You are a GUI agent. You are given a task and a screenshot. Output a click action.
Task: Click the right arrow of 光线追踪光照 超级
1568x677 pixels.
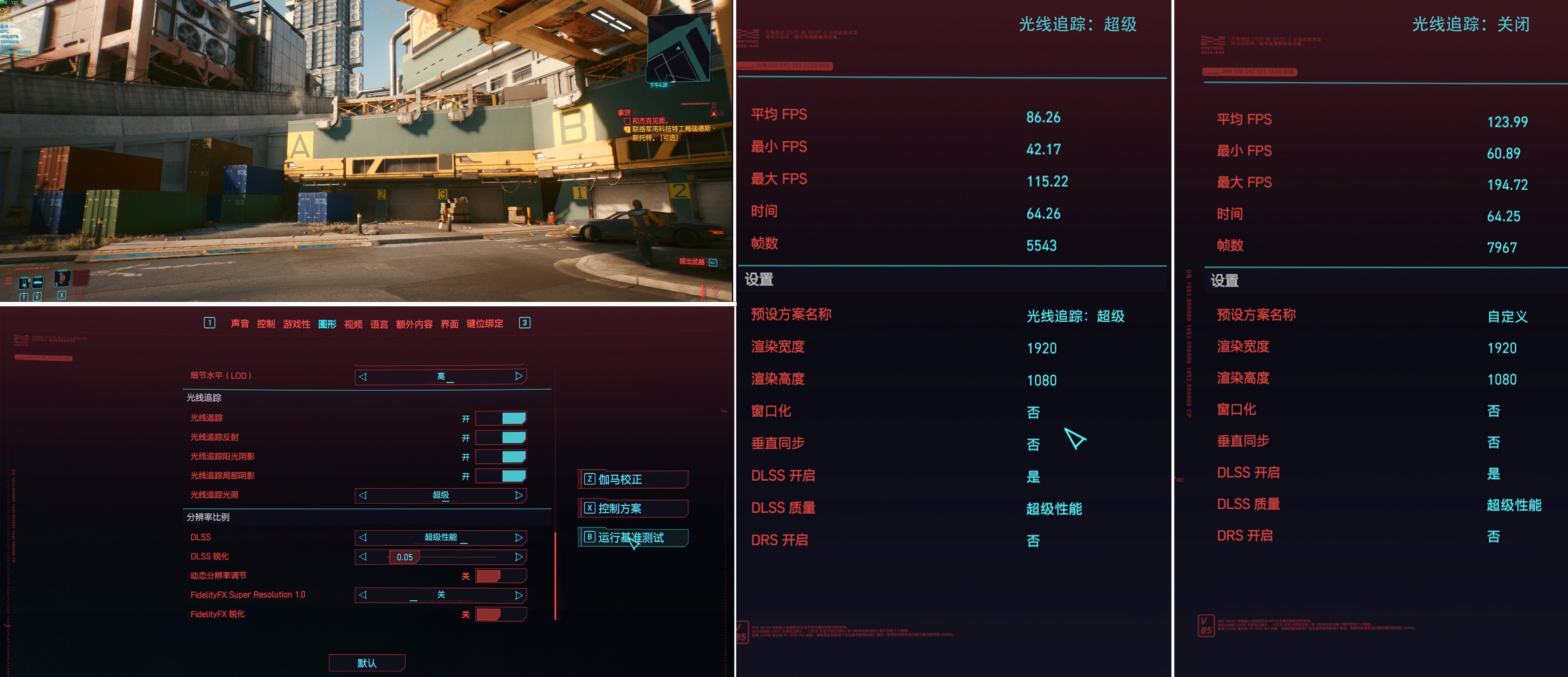pyautogui.click(x=519, y=496)
